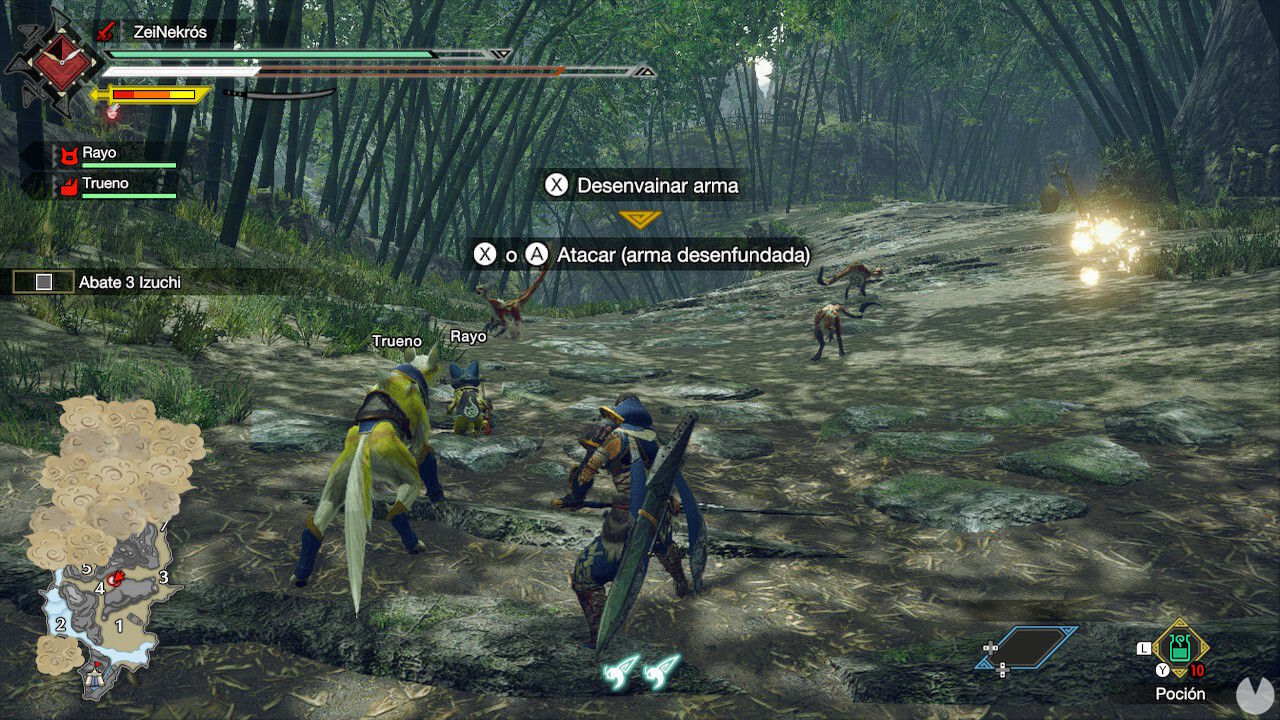Select the Trueno buddy status entry
The height and width of the screenshot is (720, 1280).
(x=110, y=185)
